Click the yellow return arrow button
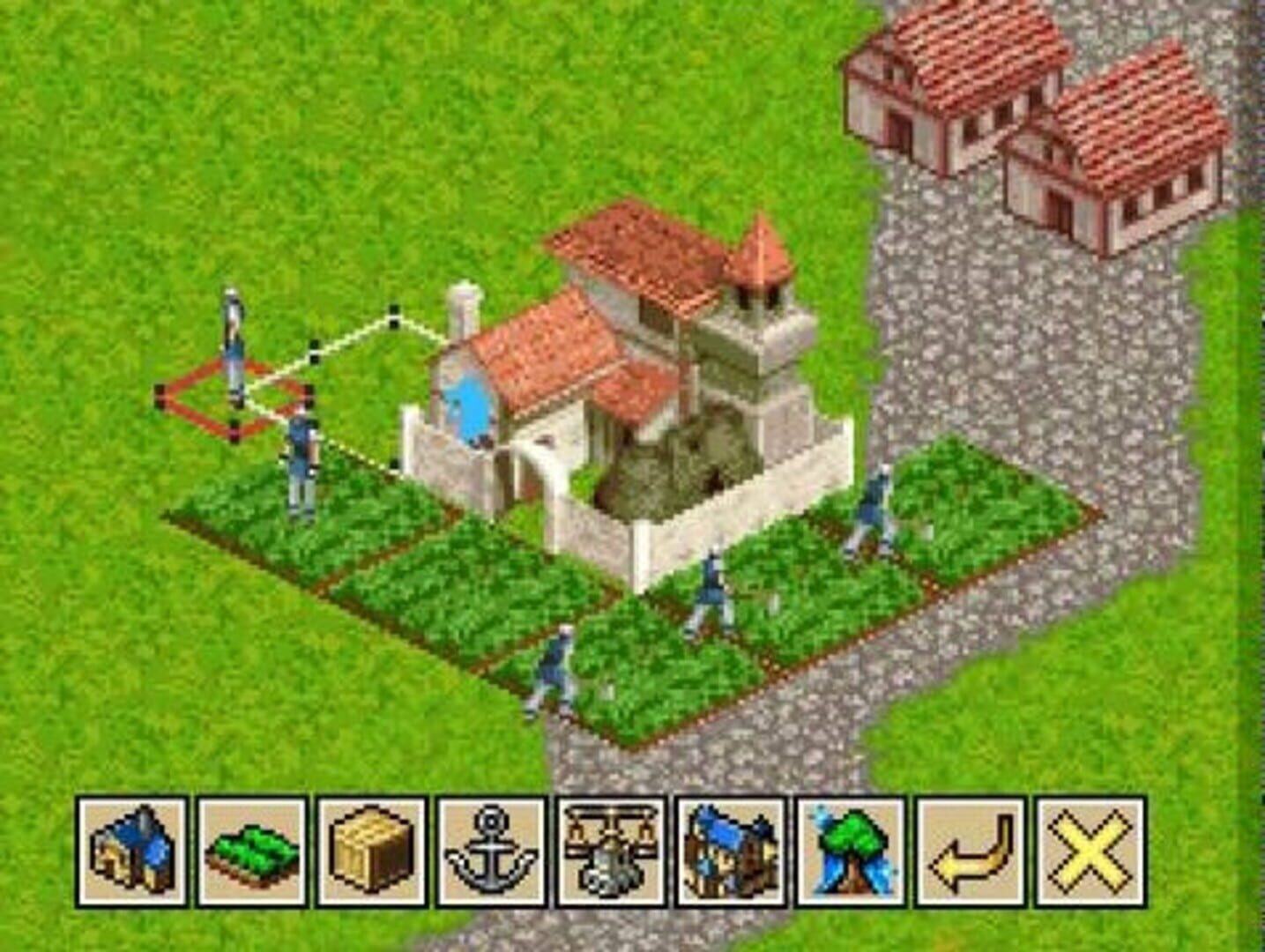The image size is (1265, 952). tap(971, 851)
